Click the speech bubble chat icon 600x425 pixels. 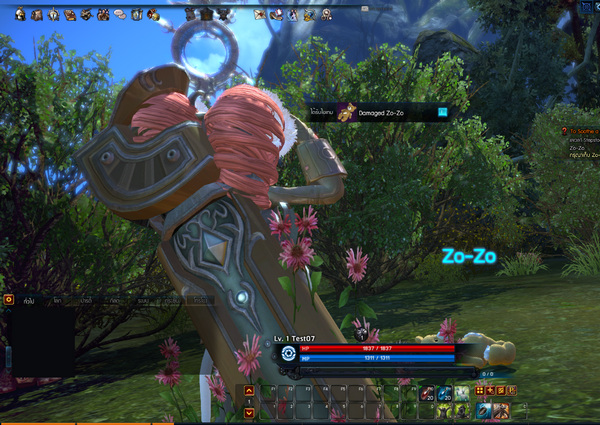point(120,14)
